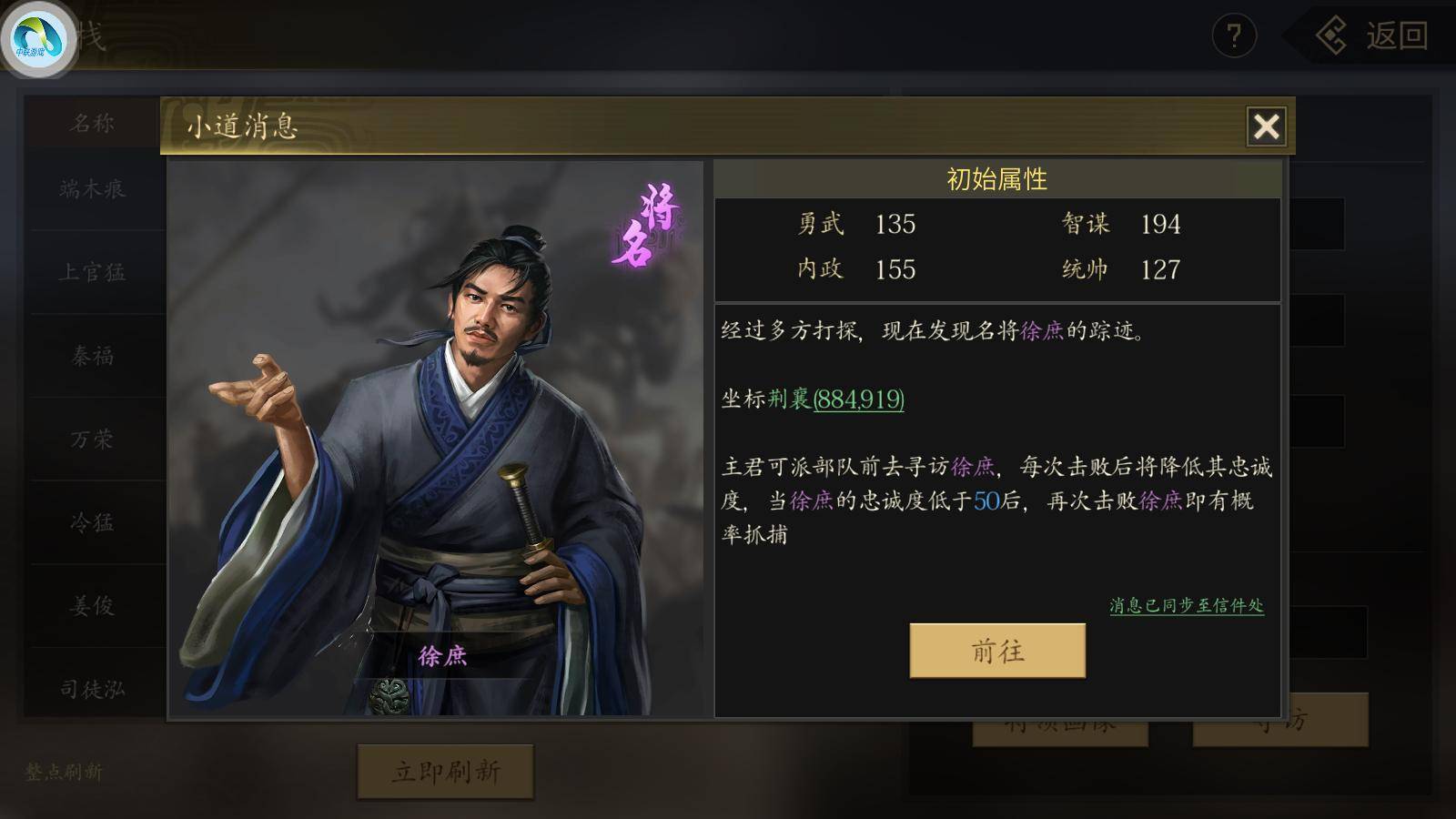Select 冷猛 in the name list
Viewport: 1456px width, 819px height.
tap(92, 522)
